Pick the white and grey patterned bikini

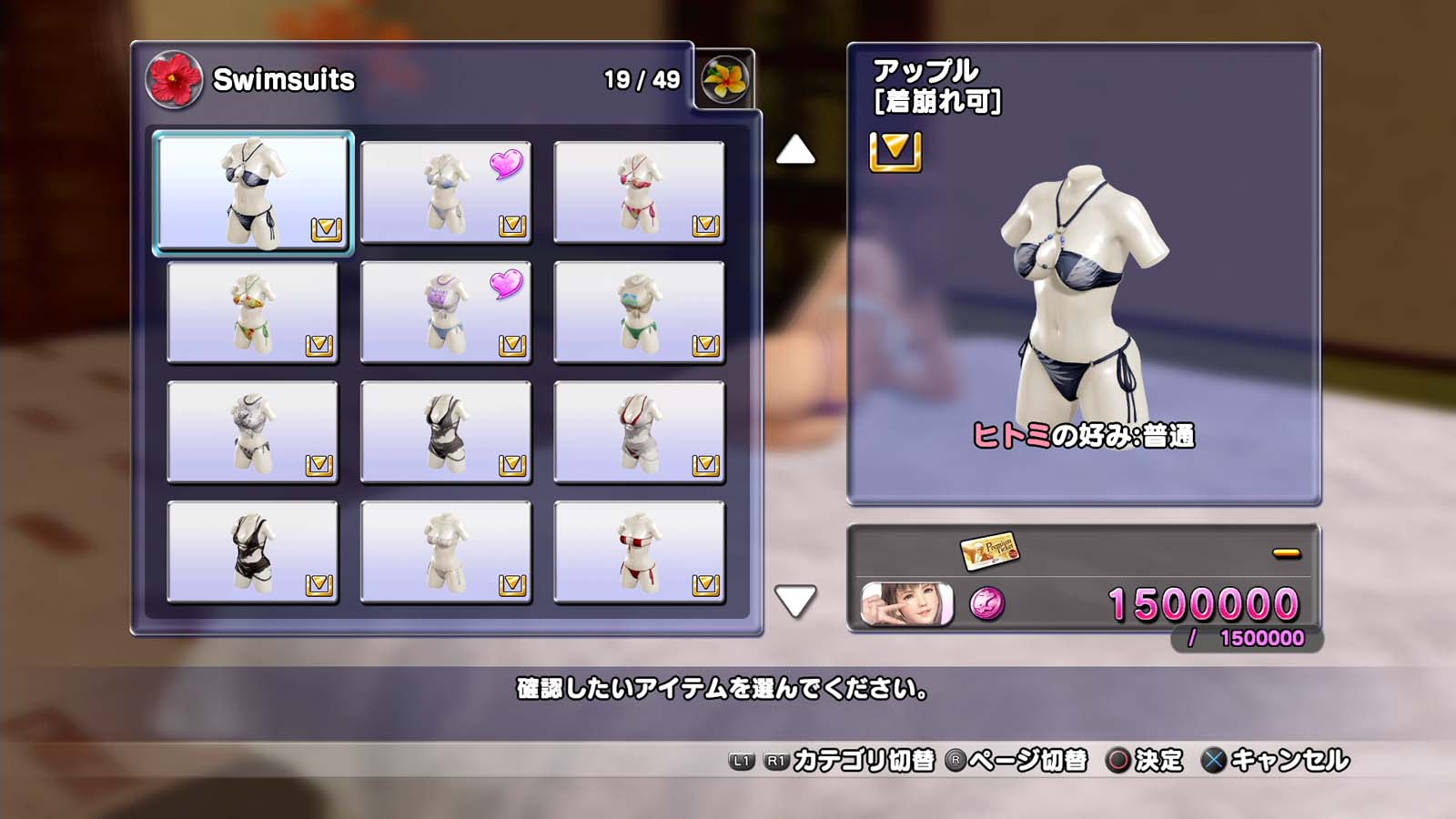pyautogui.click(x=253, y=432)
